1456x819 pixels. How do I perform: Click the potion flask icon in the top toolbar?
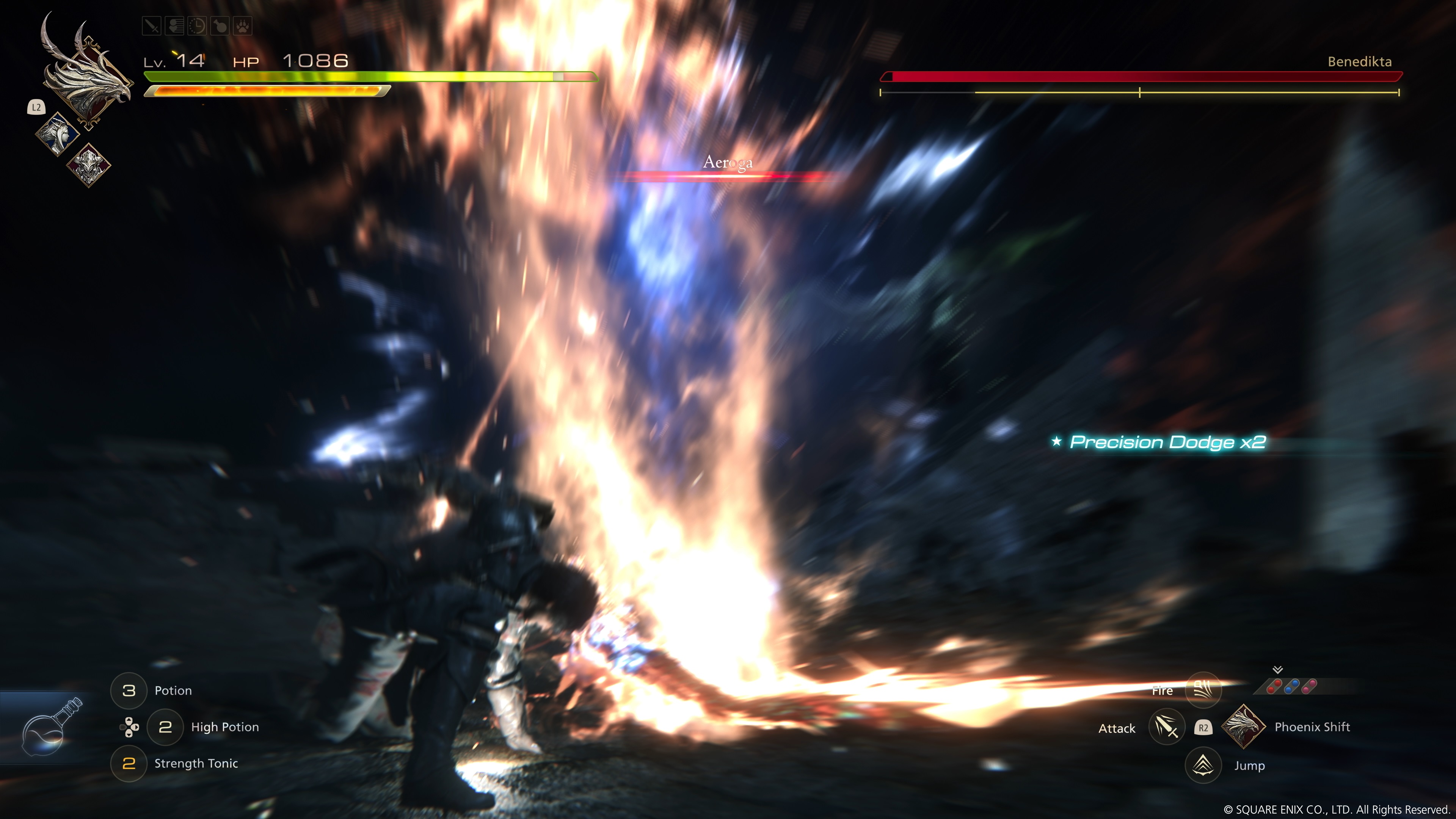pyautogui.click(x=220, y=25)
